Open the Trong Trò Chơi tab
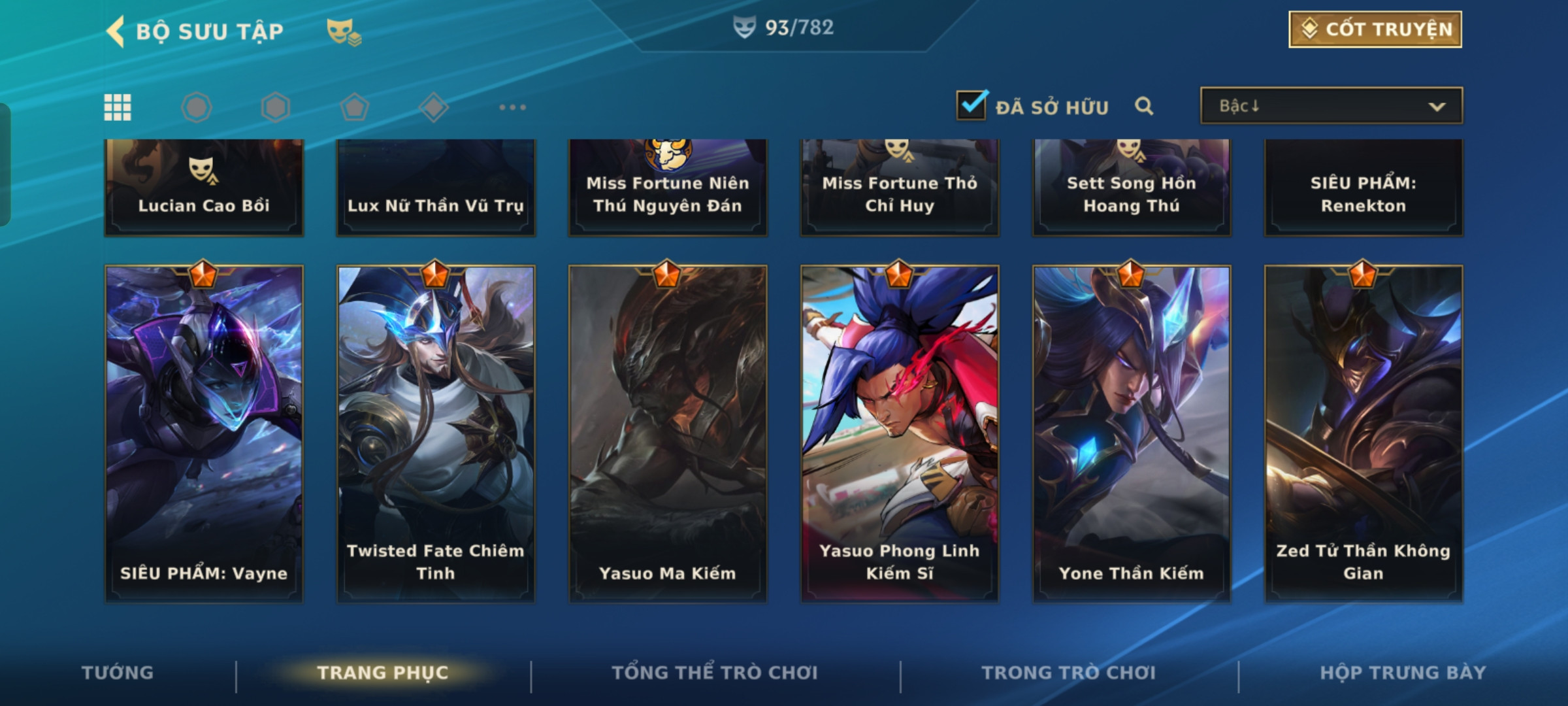This screenshot has width=1568, height=706. click(x=1069, y=673)
